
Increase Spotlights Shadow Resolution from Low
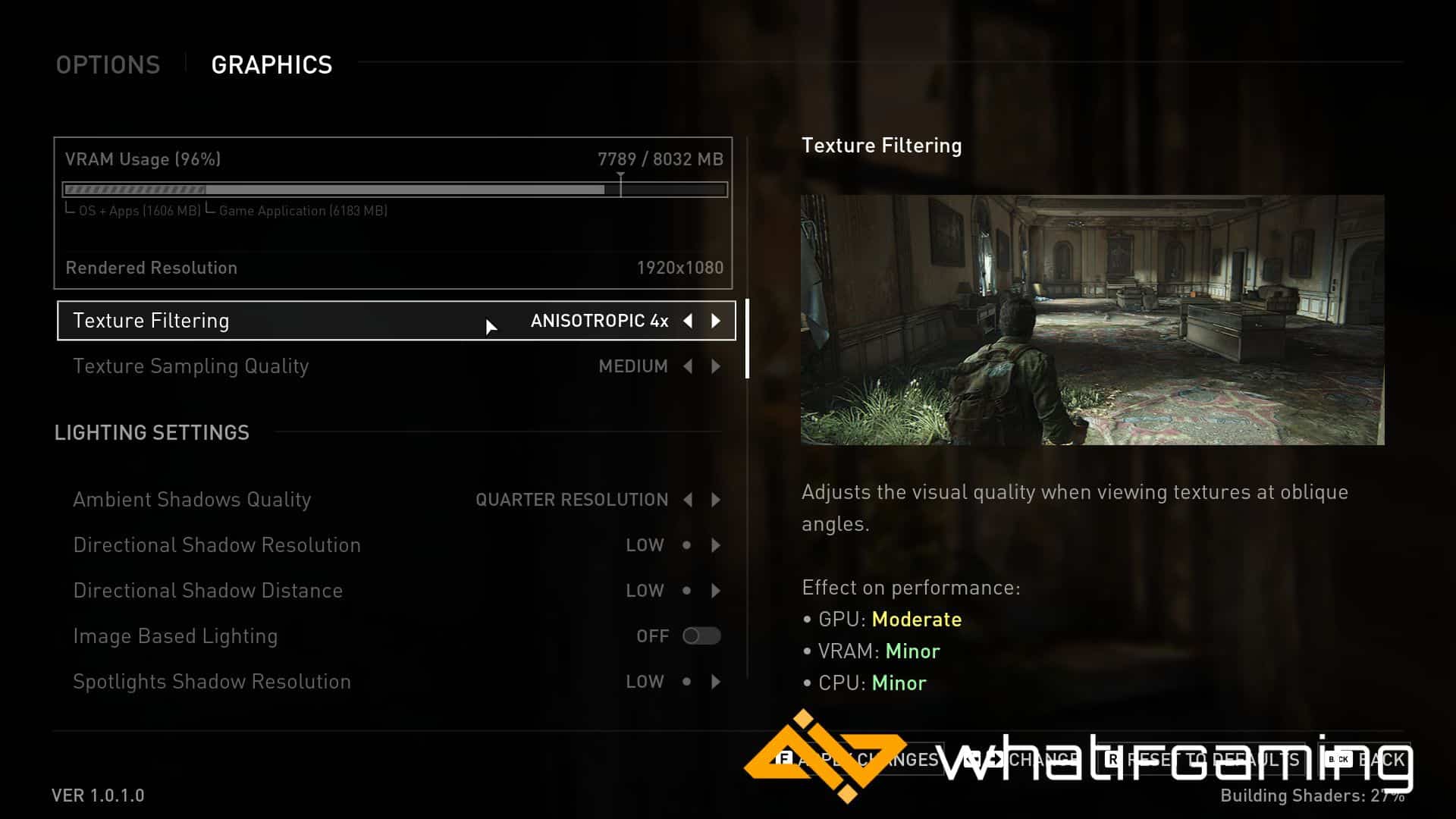[x=716, y=682]
